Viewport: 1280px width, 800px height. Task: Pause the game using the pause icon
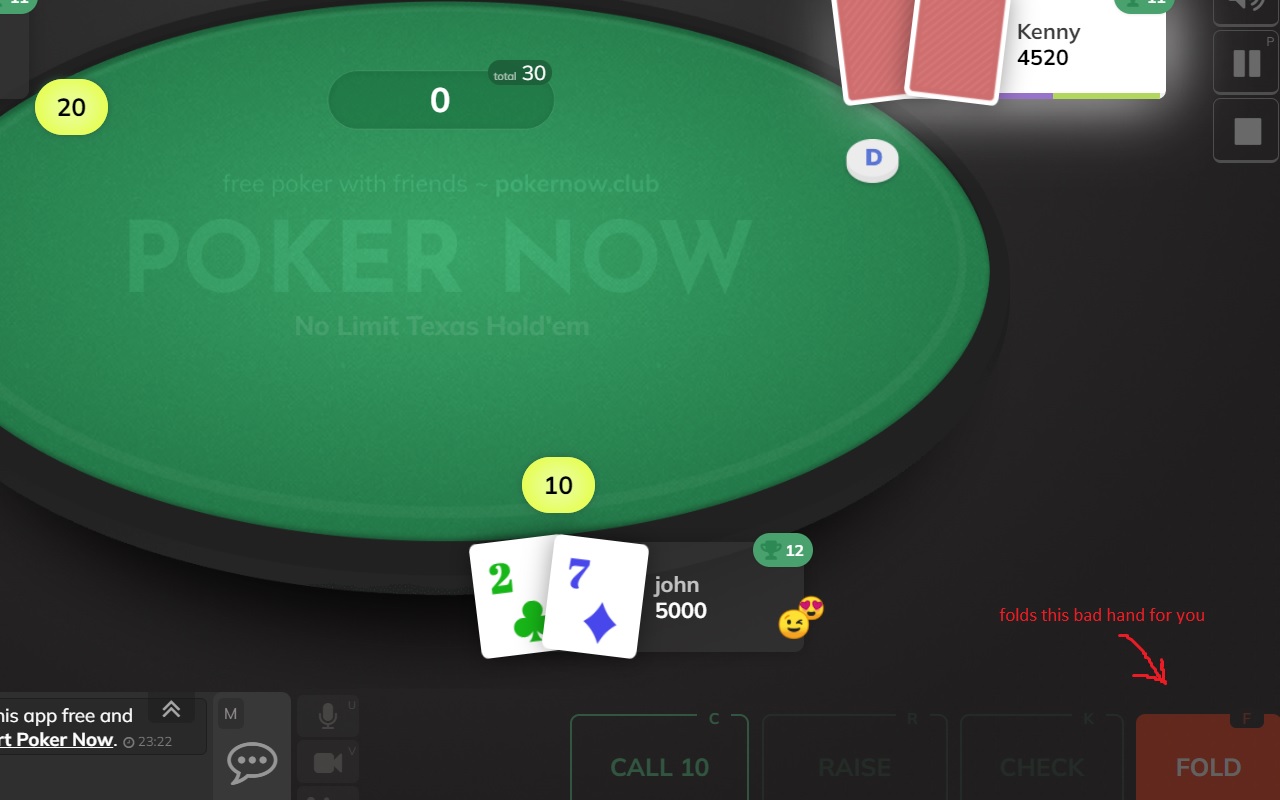(1245, 62)
